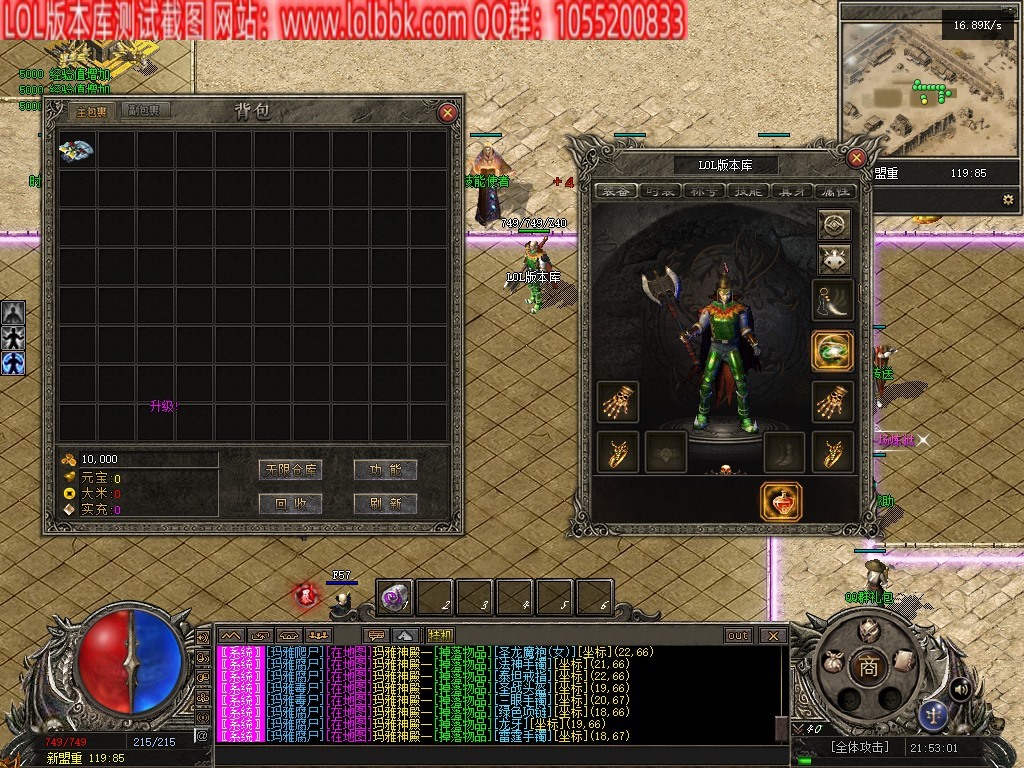
Task: Switch to the 时装 costume tab
Action: pyautogui.click(x=661, y=191)
